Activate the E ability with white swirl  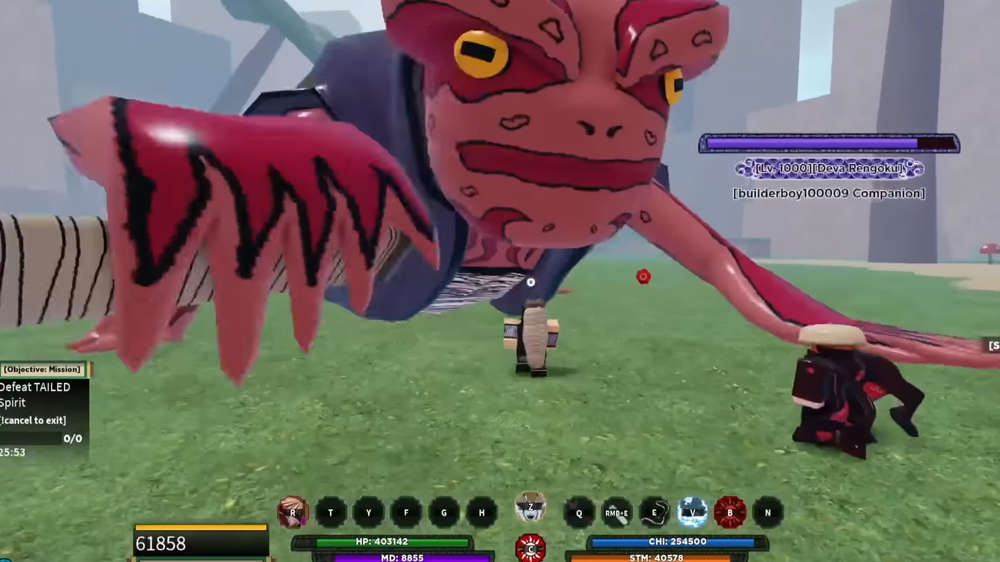click(654, 512)
